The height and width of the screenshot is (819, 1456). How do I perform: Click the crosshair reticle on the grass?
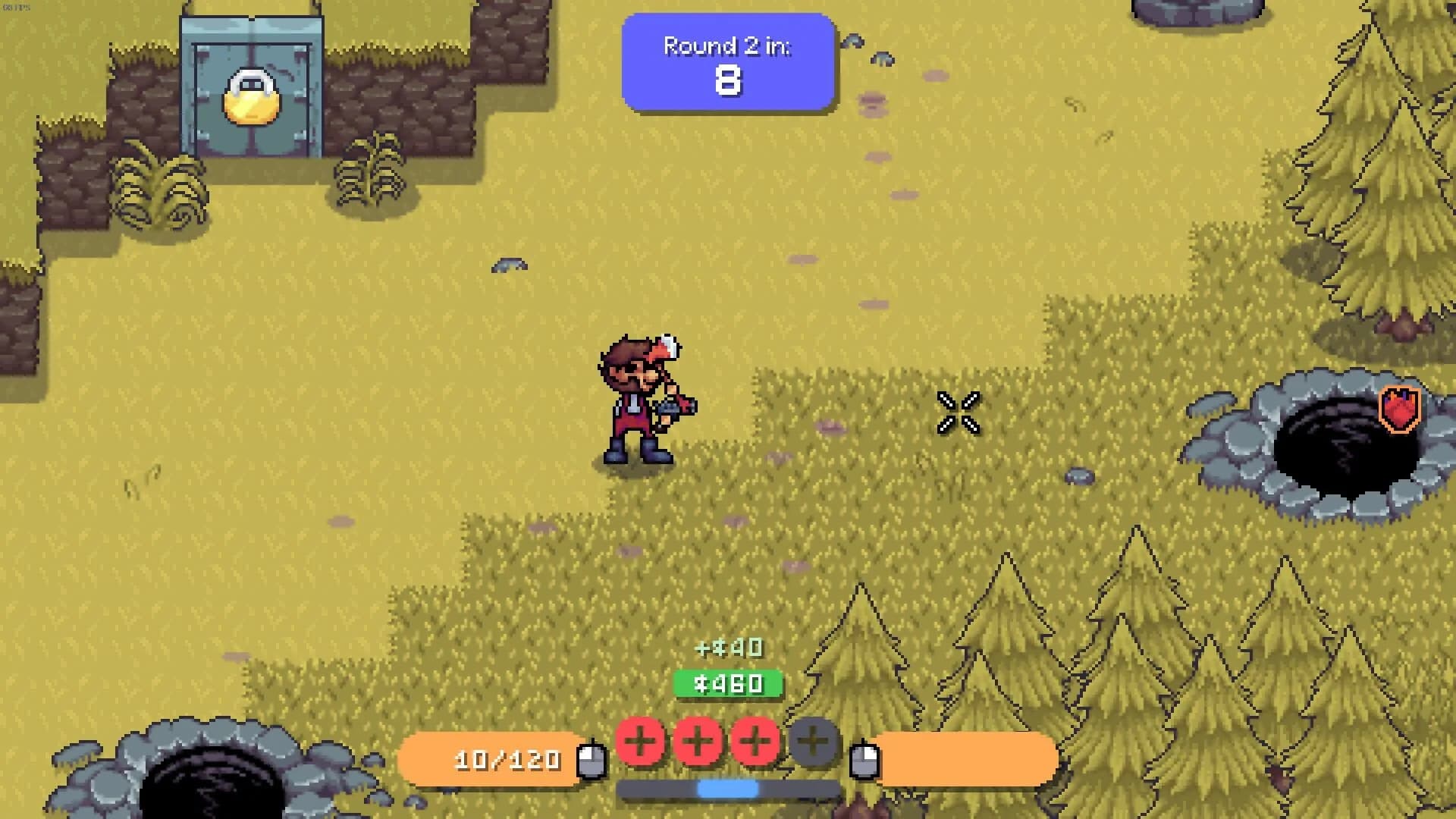point(959,413)
